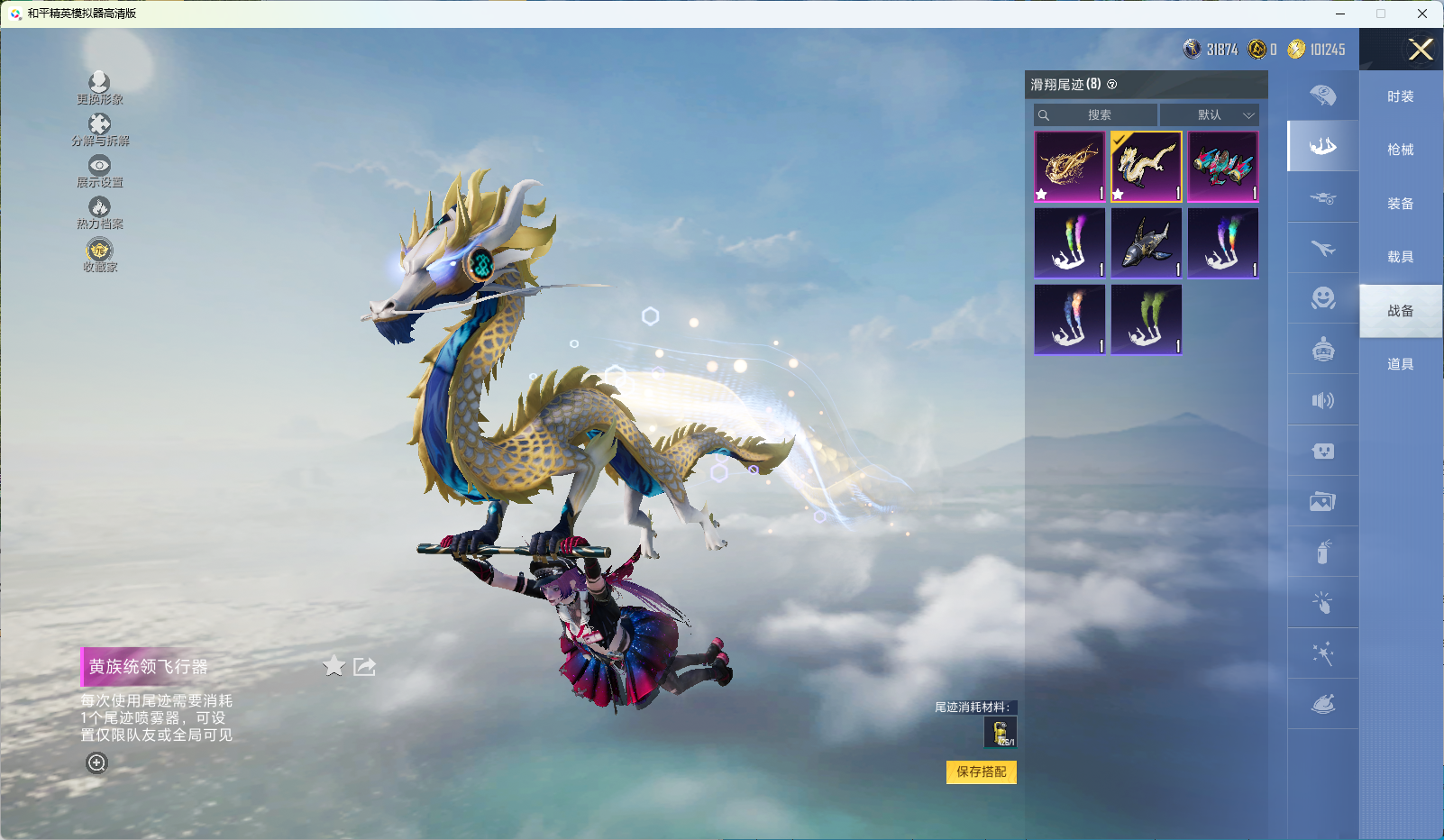This screenshot has height=840, width=1444.
Task: Open the 道具 category tab
Action: [1400, 364]
